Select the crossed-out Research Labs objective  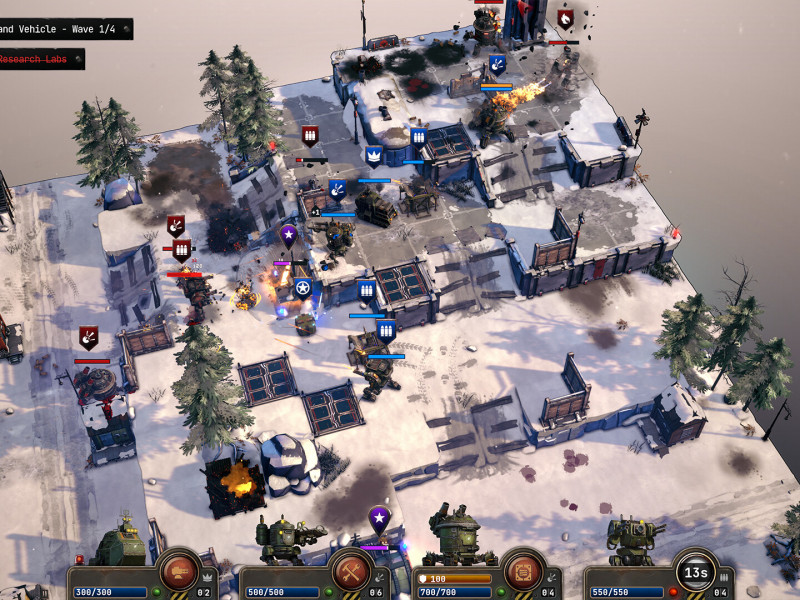click(42, 60)
